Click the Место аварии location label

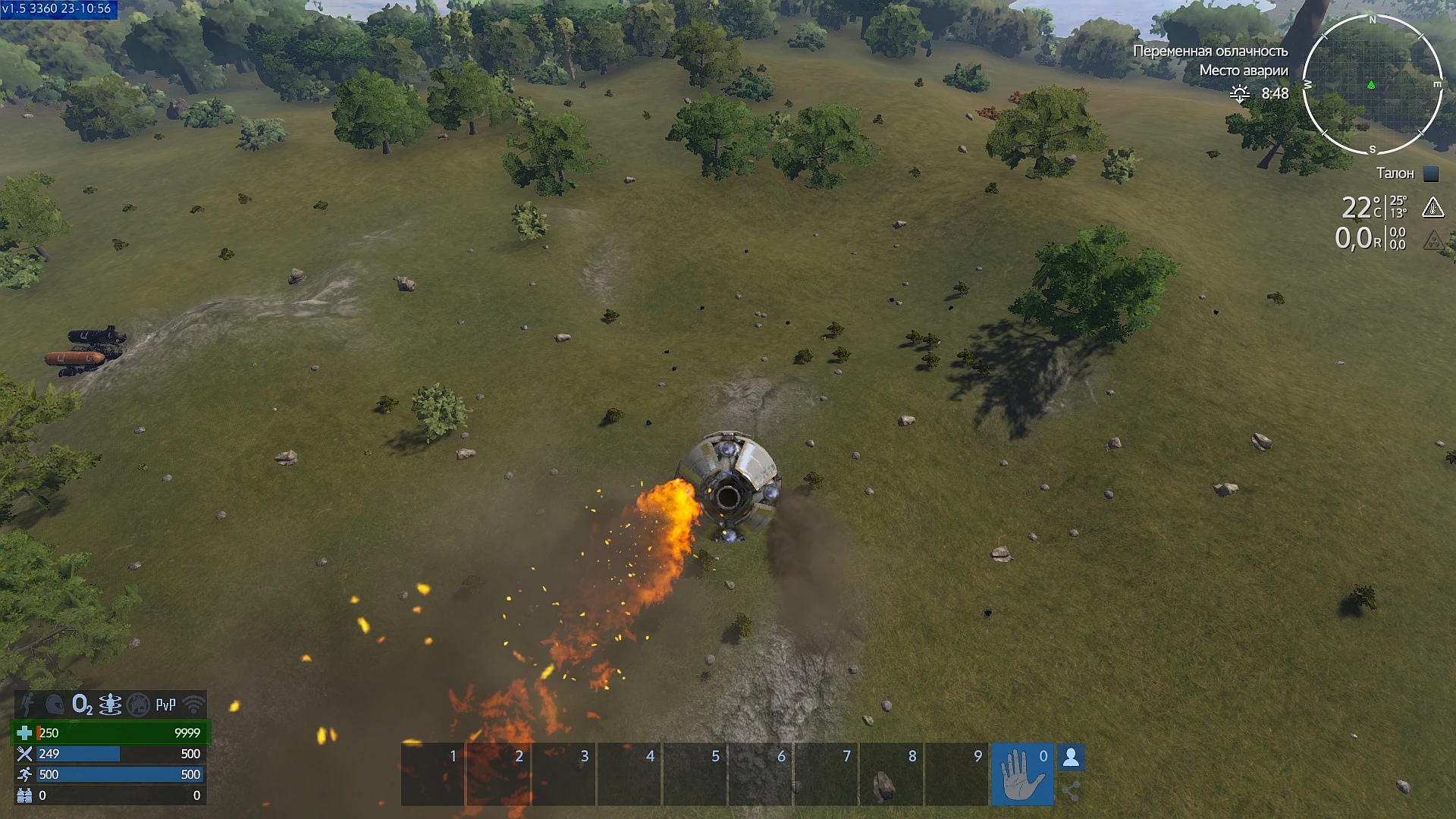1244,69
